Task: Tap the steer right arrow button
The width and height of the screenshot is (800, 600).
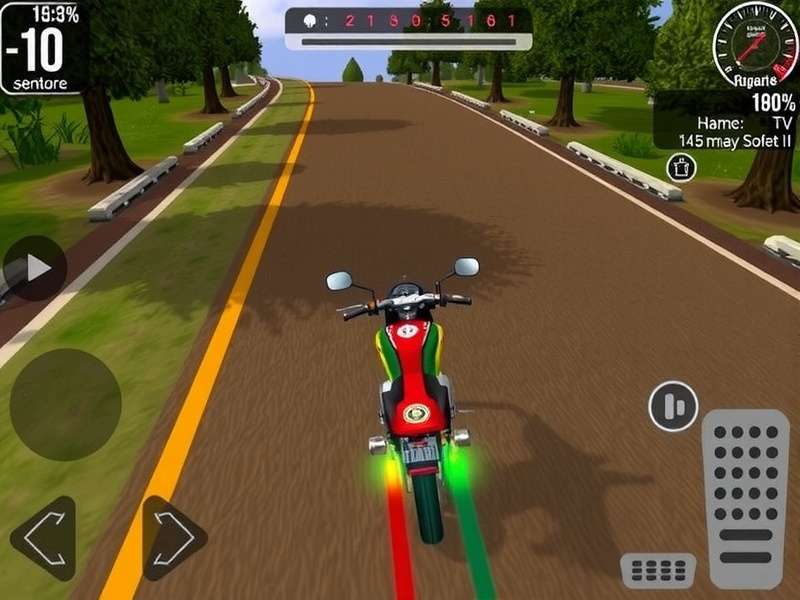Action: coord(174,538)
